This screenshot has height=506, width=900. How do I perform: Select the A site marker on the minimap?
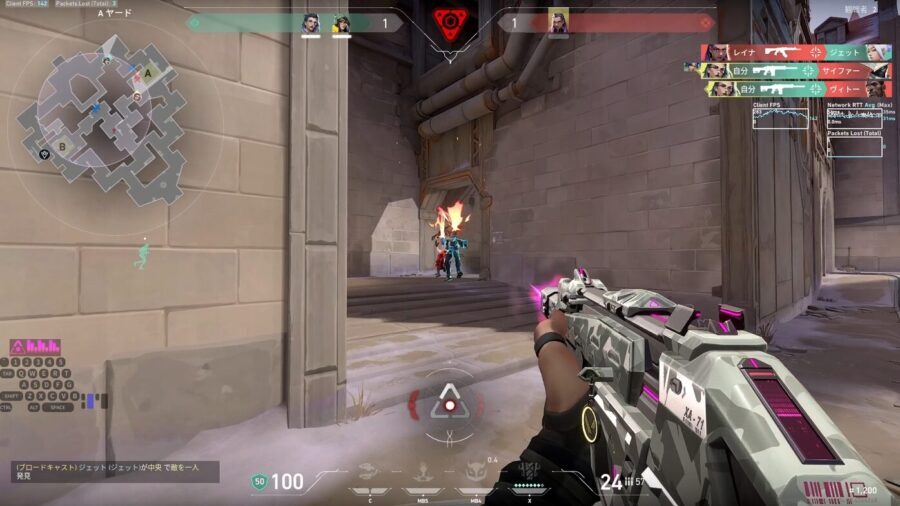pos(149,73)
